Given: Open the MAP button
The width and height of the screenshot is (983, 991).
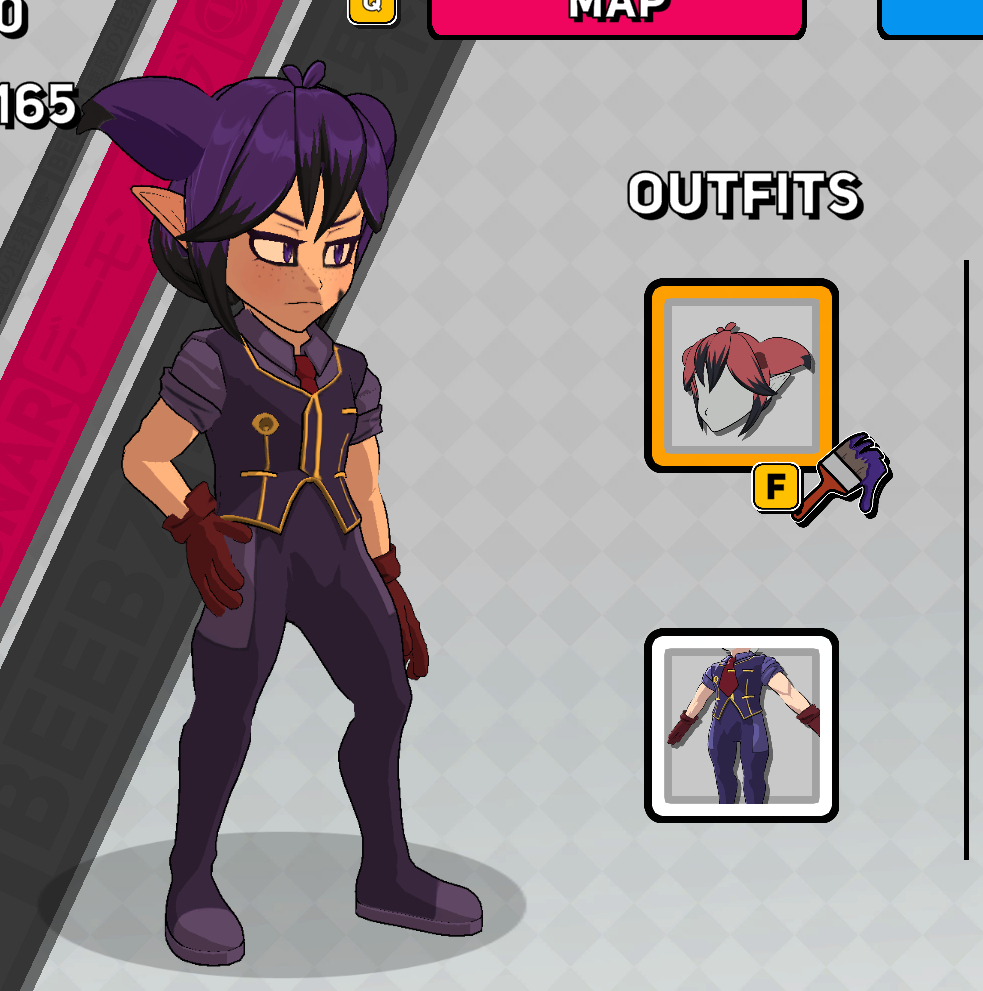Looking at the screenshot, I should (616, 14).
